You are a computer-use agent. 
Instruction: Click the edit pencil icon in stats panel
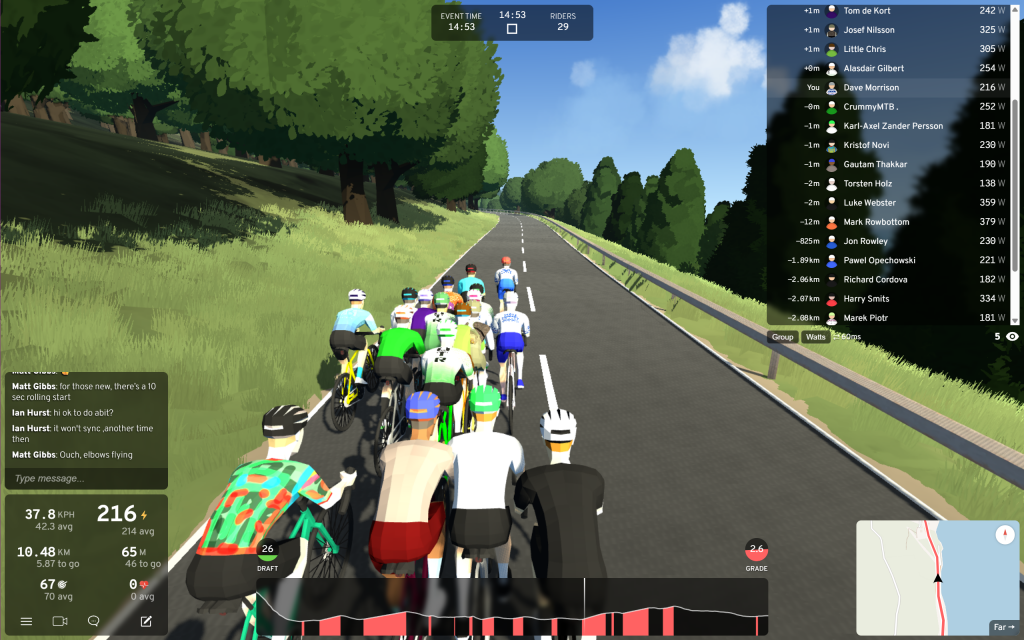(146, 621)
